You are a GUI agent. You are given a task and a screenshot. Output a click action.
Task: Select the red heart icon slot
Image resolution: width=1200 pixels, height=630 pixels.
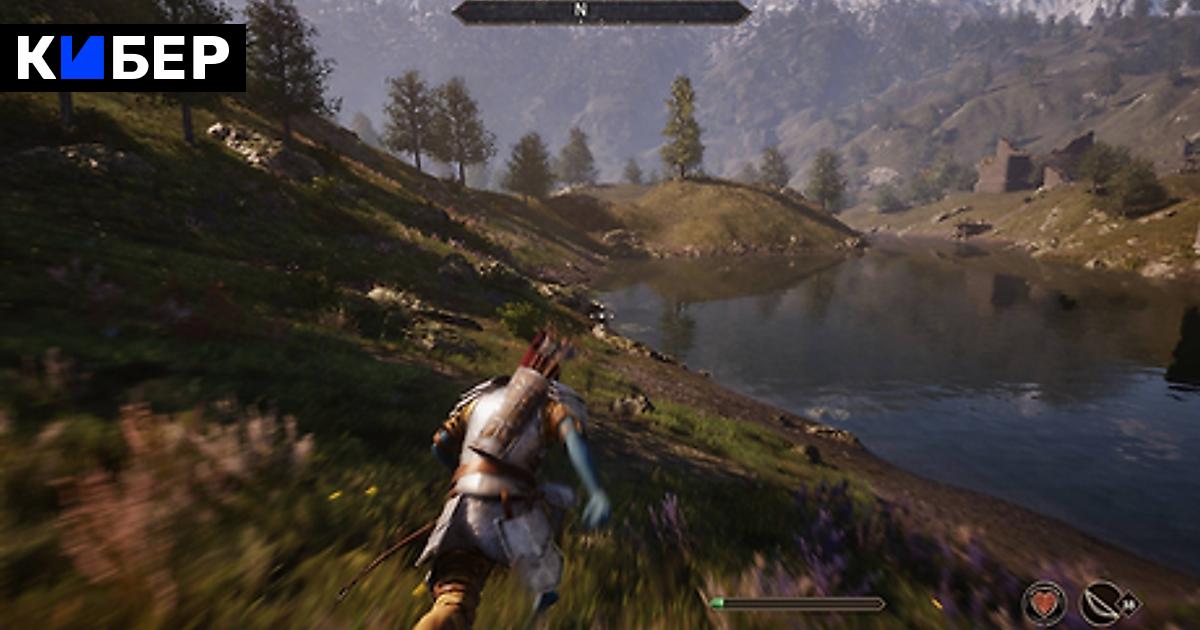pos(1043,603)
